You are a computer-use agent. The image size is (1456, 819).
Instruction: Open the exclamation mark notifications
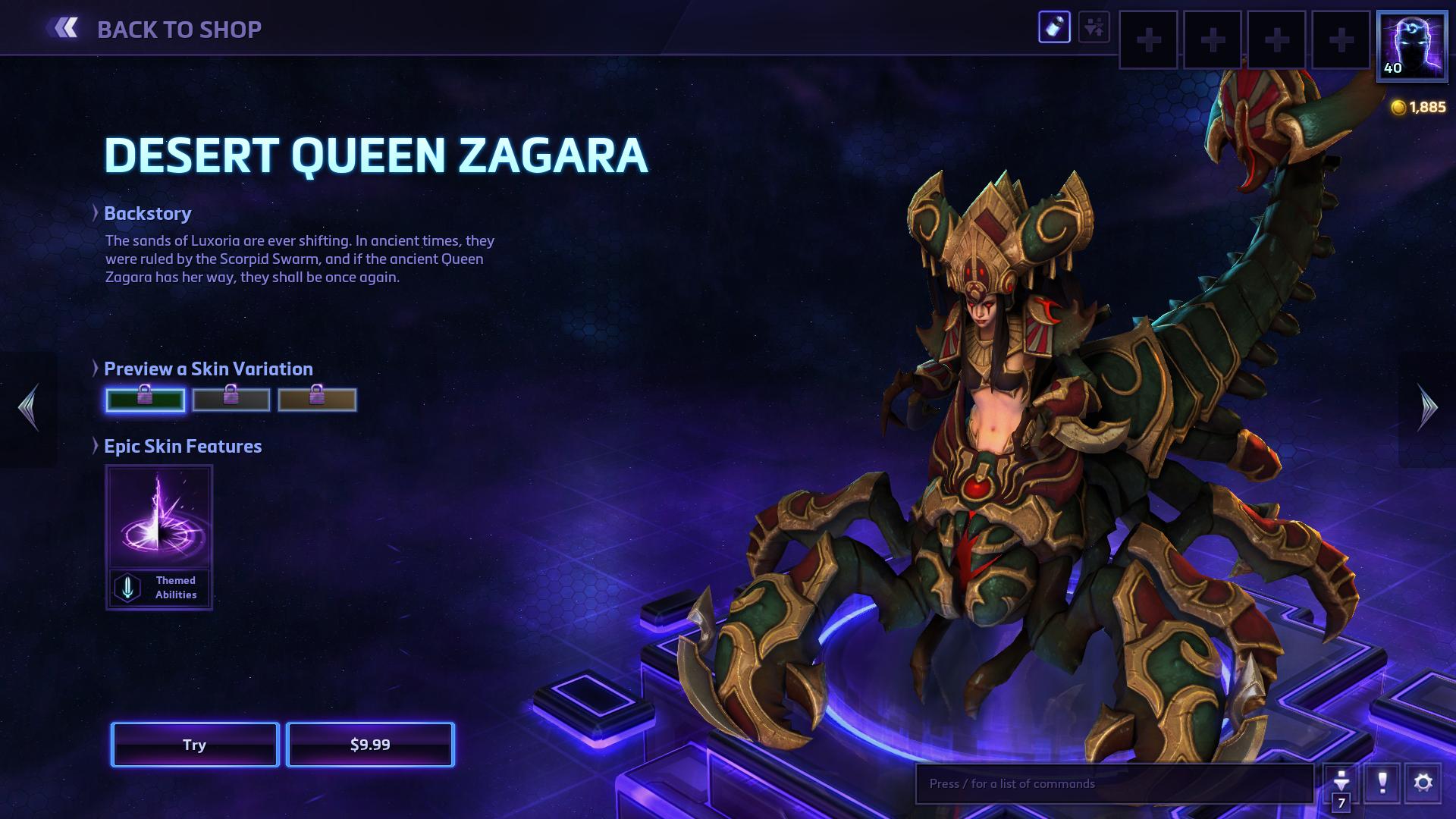pos(1382,783)
